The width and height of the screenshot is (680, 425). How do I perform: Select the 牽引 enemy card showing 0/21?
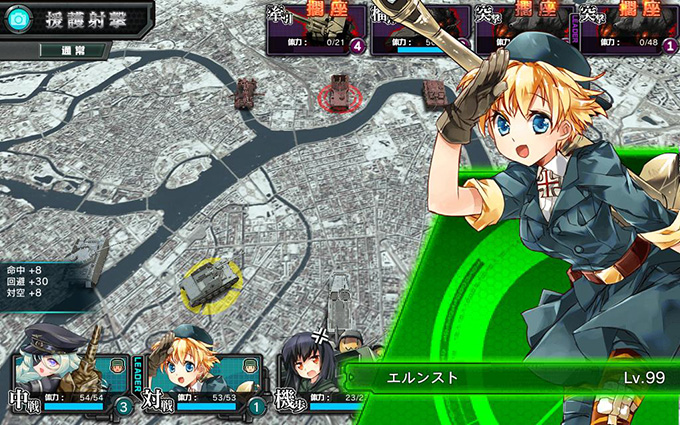[x=315, y=28]
